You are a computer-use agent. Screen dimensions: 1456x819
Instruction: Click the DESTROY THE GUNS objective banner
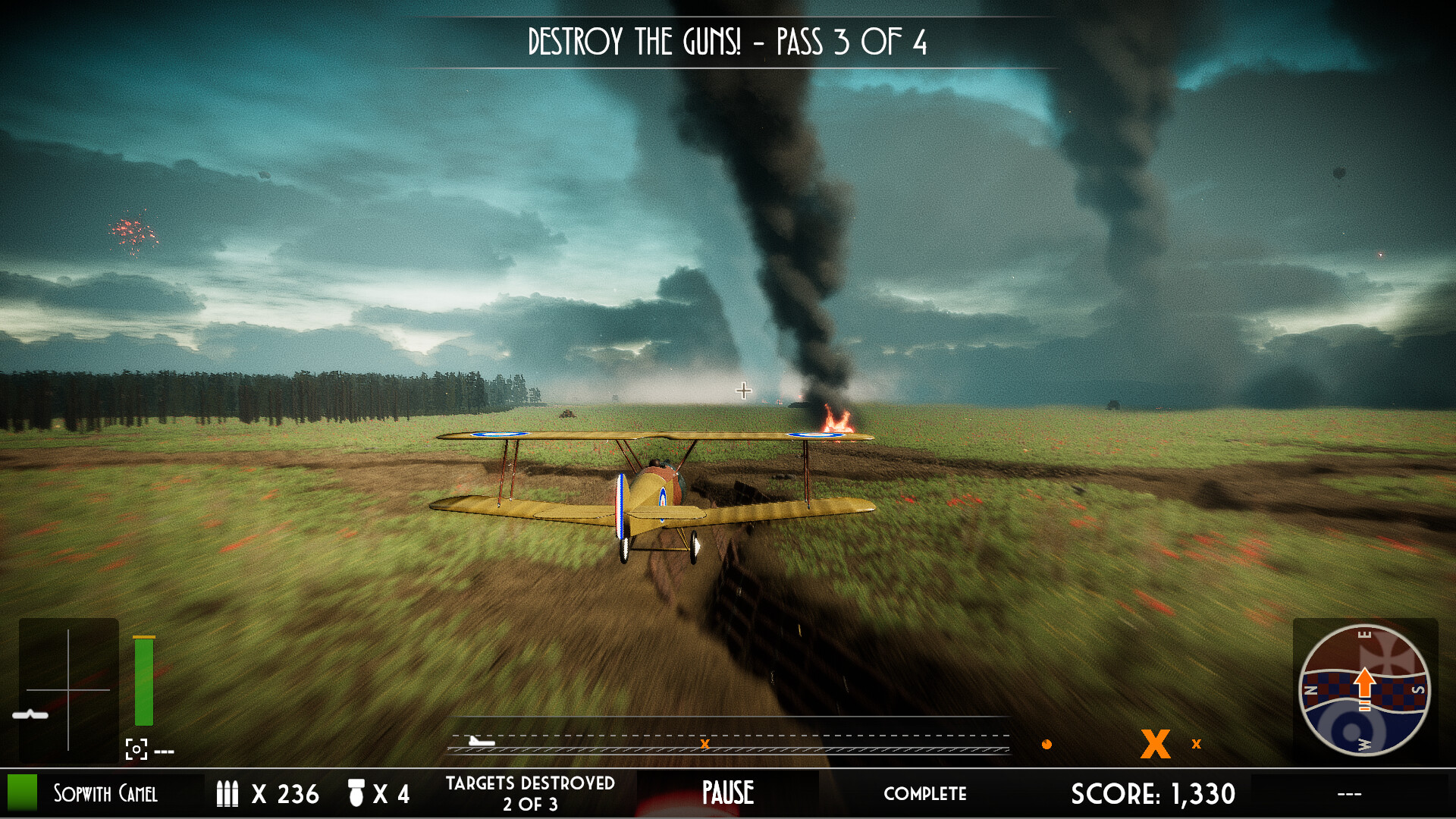point(728,43)
